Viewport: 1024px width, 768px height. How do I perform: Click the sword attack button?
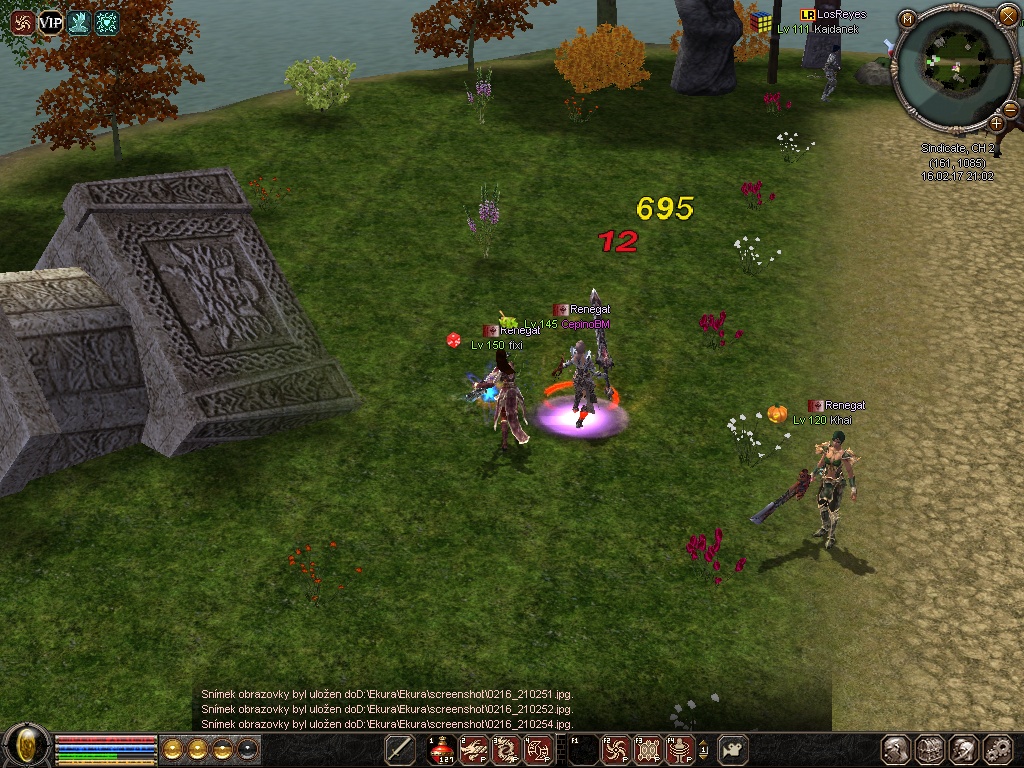pos(401,749)
